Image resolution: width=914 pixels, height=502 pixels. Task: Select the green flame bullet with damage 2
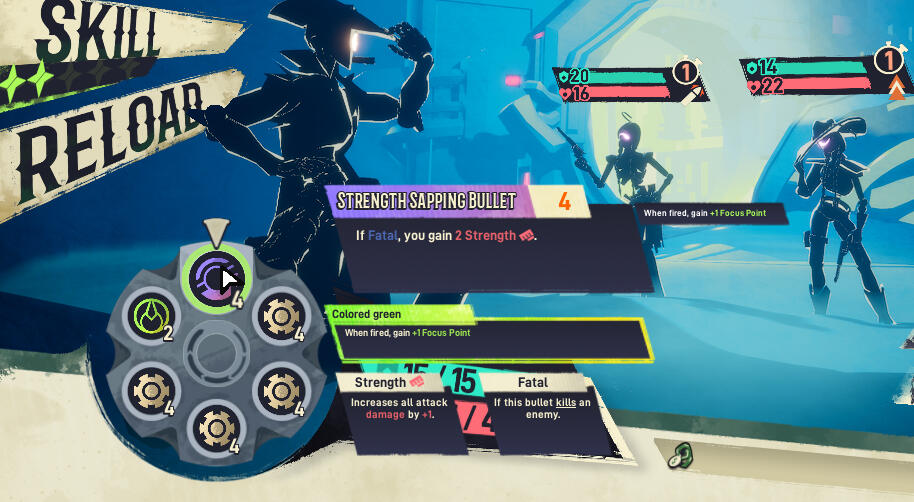148,317
